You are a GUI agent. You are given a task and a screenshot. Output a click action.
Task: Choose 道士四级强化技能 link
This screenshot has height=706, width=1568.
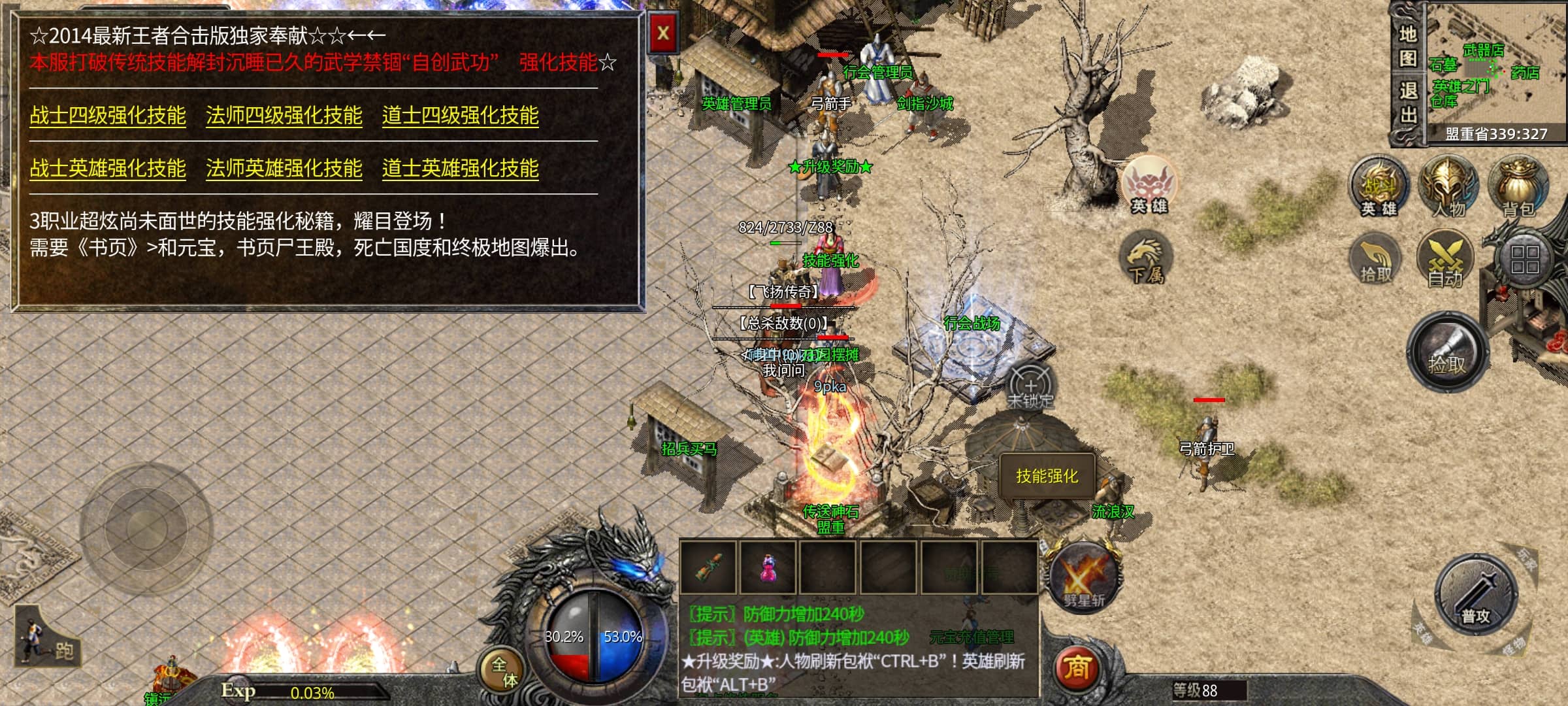tap(460, 116)
